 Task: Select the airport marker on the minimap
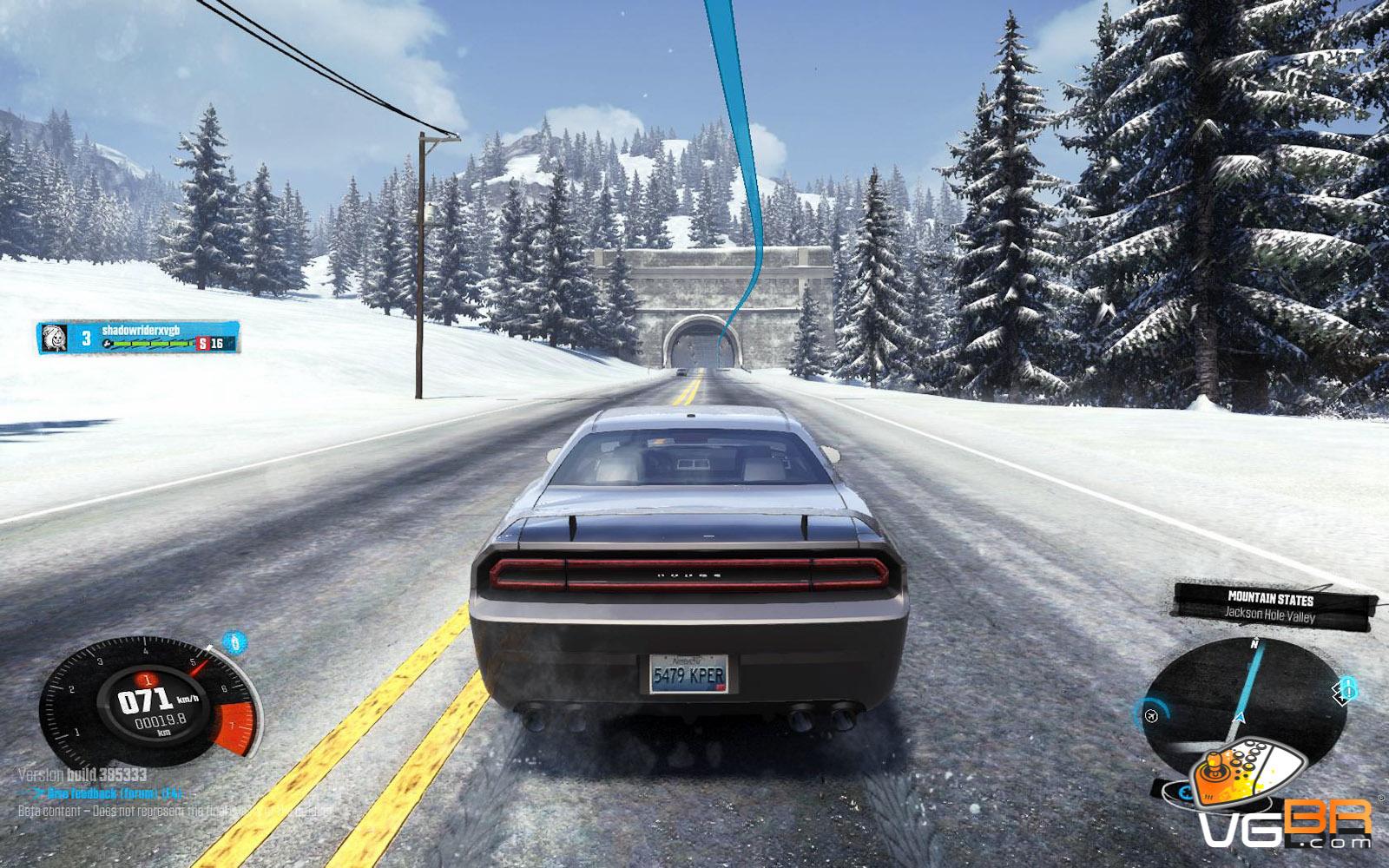1152,714
